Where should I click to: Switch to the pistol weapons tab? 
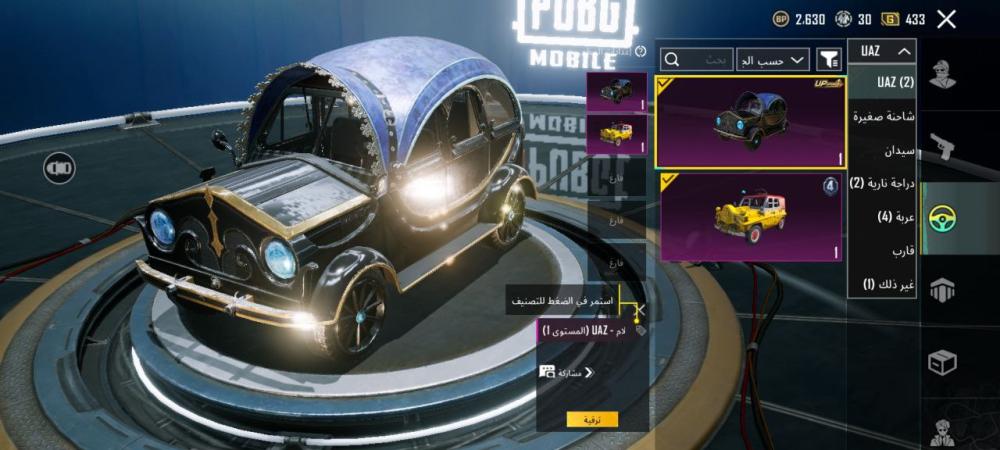point(942,147)
